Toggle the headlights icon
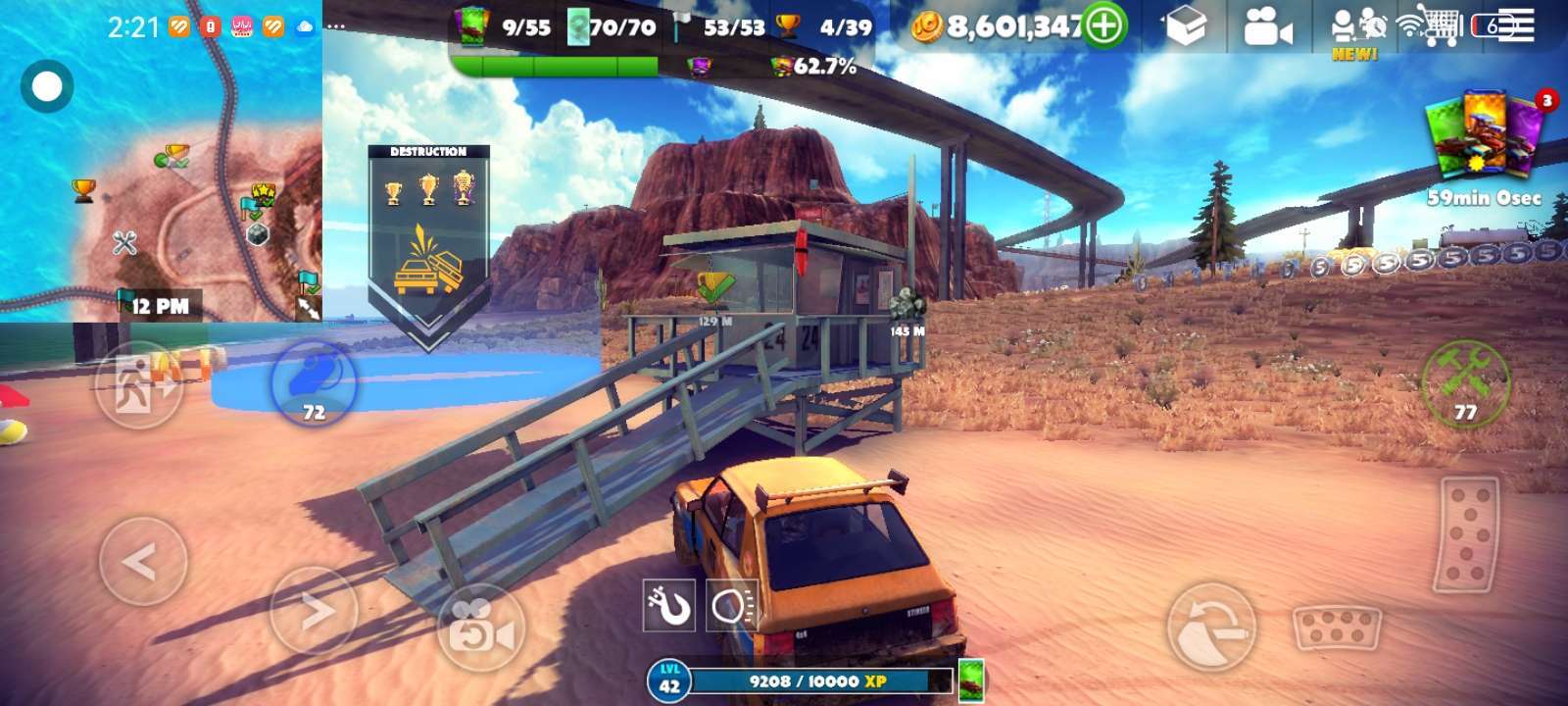Viewport: 1568px width, 706px height. point(732,606)
